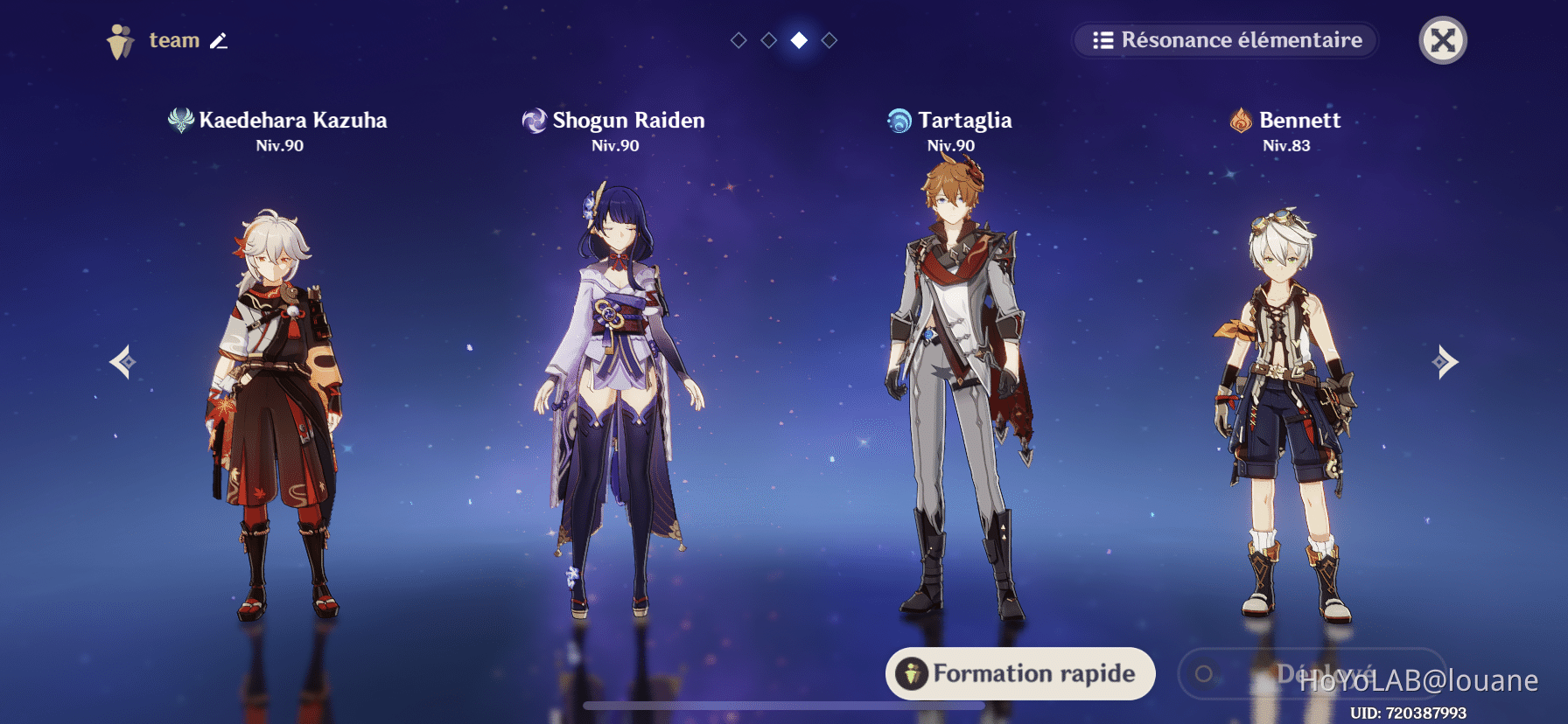Click the second page indicator diamond
The image size is (1568, 724).
pyautogui.click(x=768, y=38)
